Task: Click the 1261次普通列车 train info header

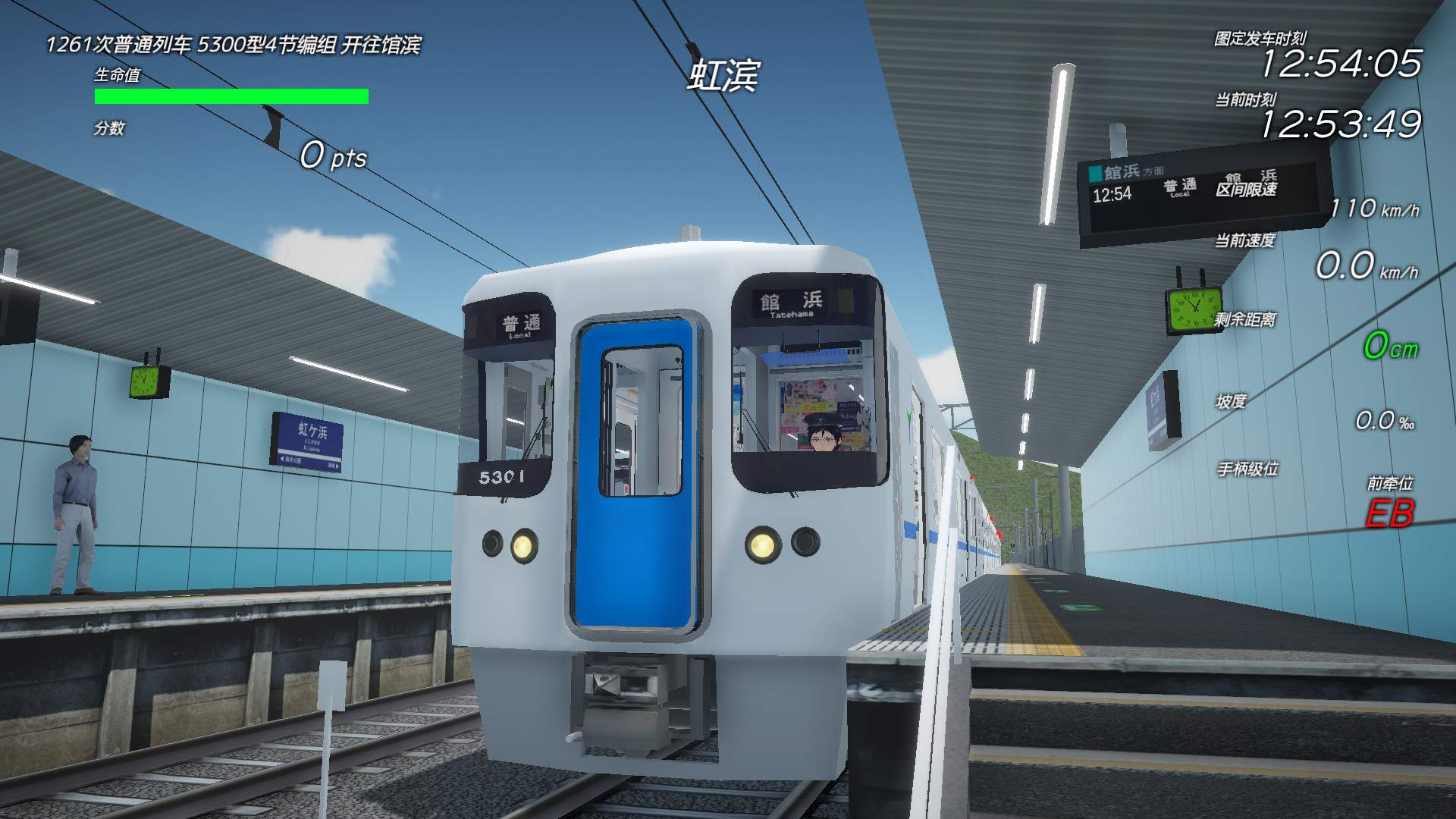Action: click(235, 45)
